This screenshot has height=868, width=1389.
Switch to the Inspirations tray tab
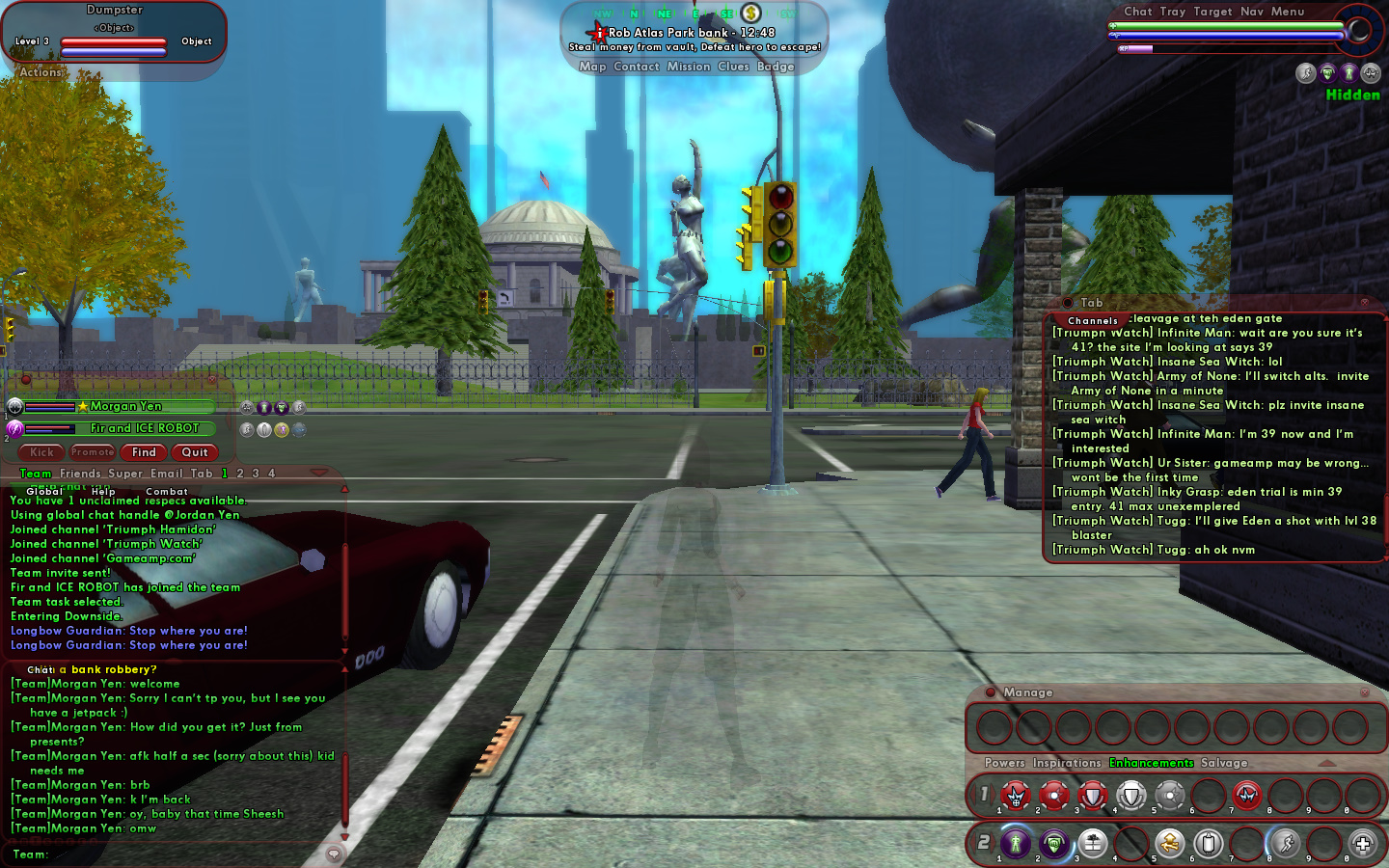1066,763
